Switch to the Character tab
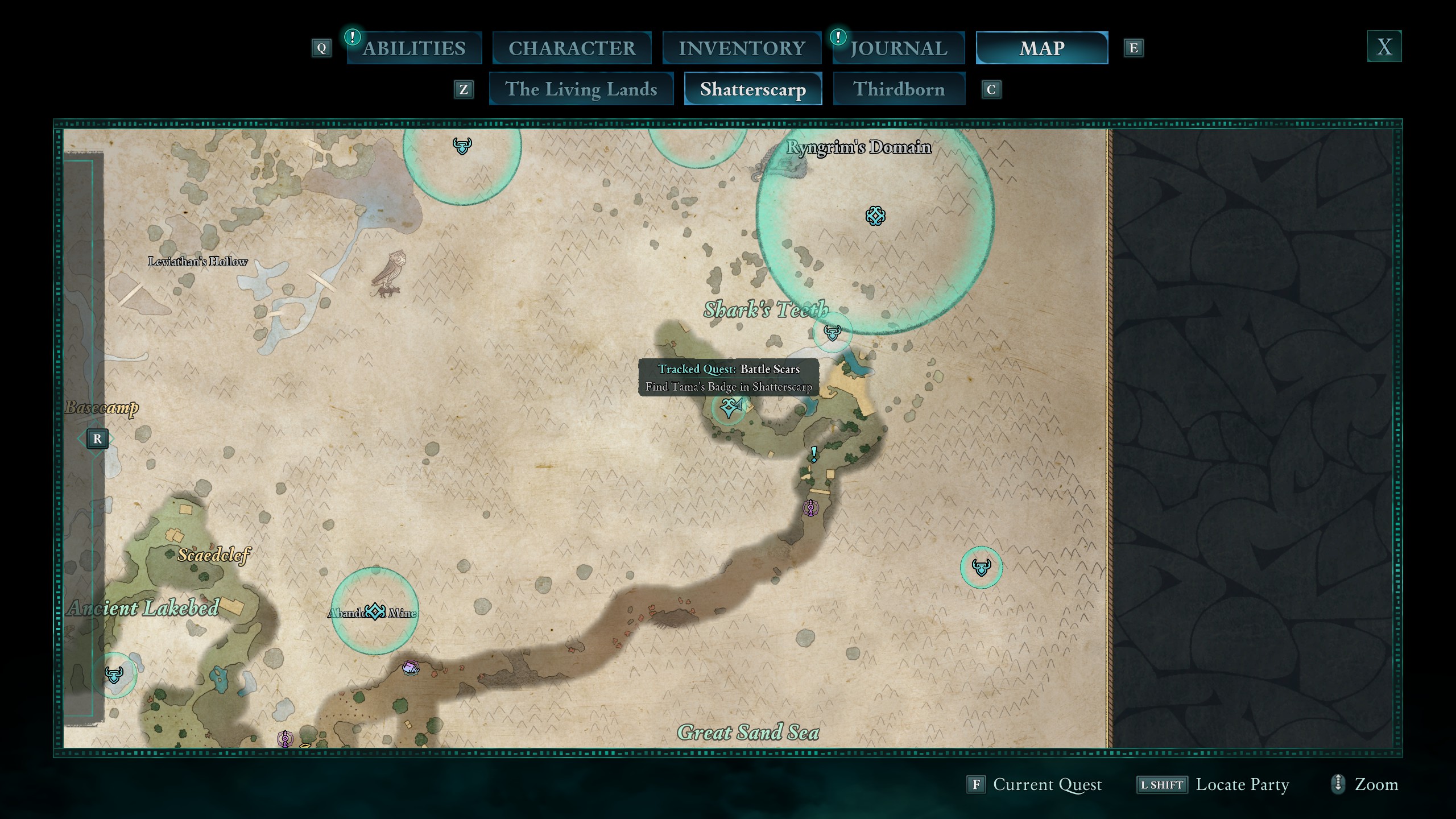Screen dimensions: 1456x819 pos(572,48)
